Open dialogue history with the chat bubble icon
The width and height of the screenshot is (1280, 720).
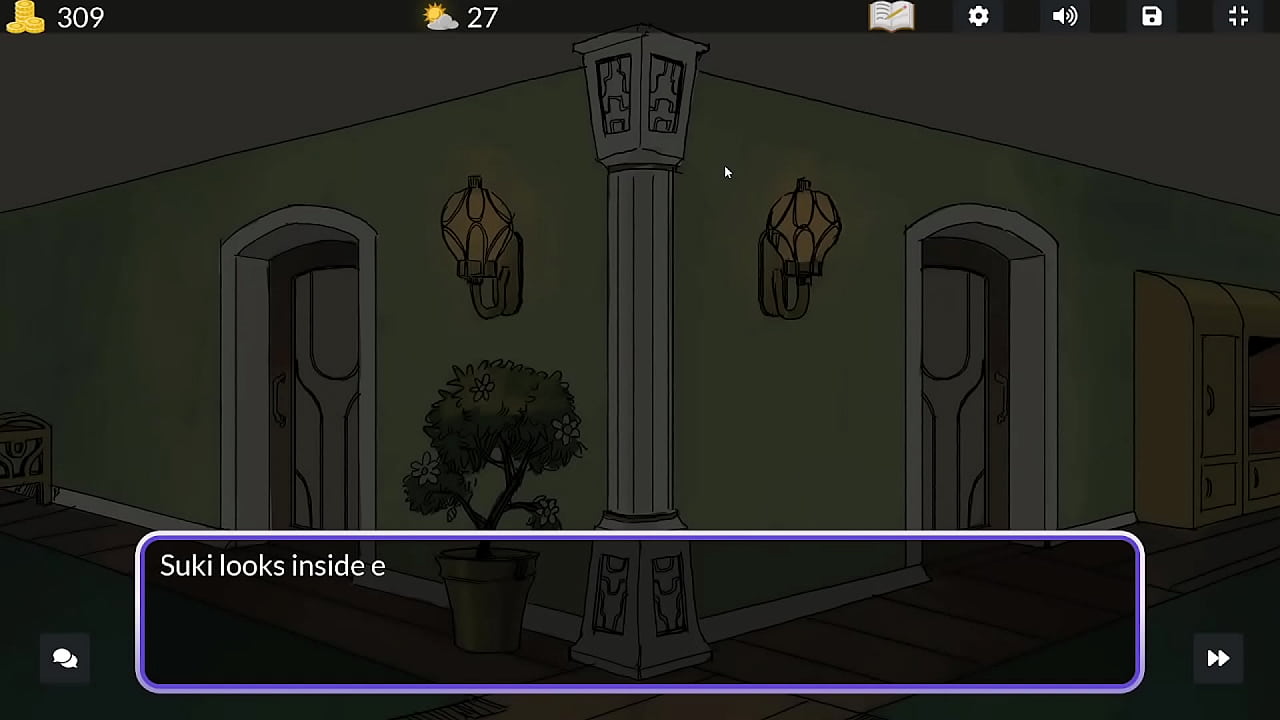[x=64, y=658]
